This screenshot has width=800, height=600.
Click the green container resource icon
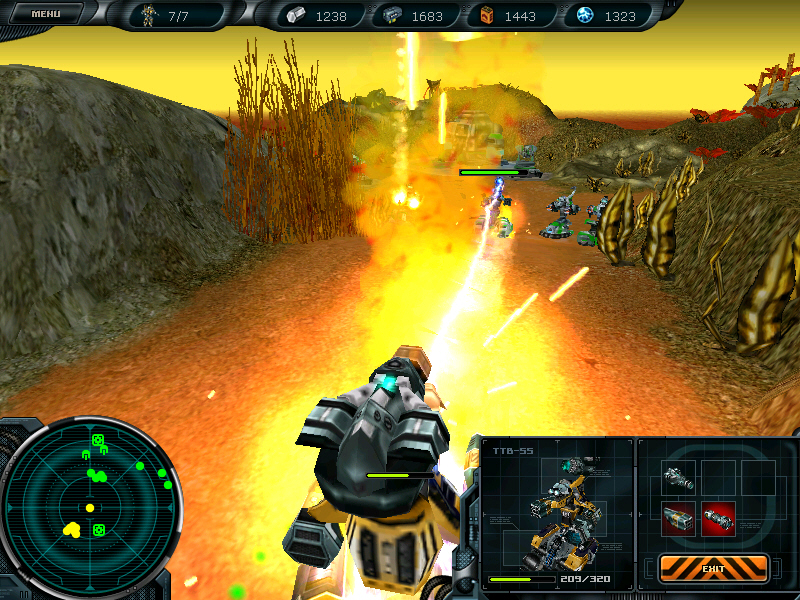point(392,16)
